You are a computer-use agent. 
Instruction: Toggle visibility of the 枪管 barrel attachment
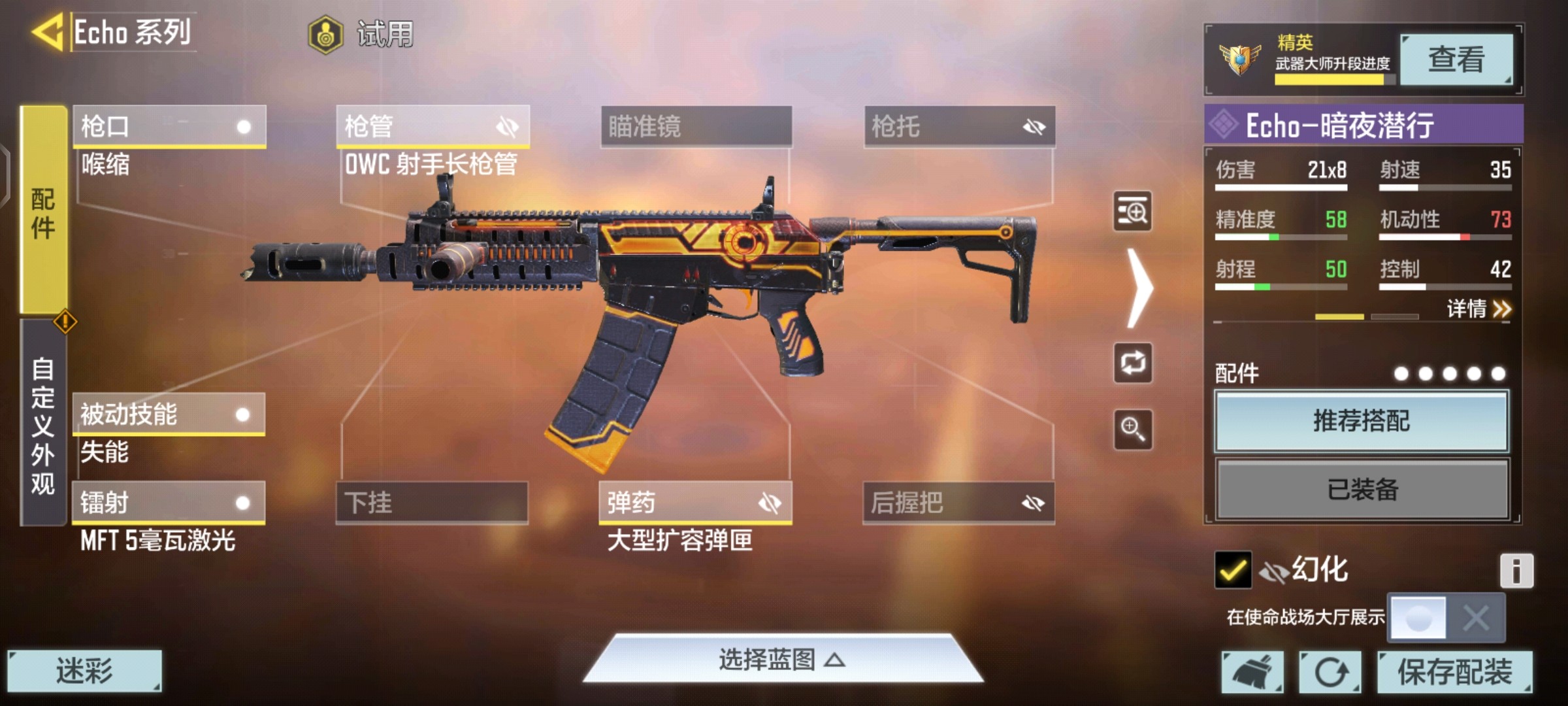(506, 126)
